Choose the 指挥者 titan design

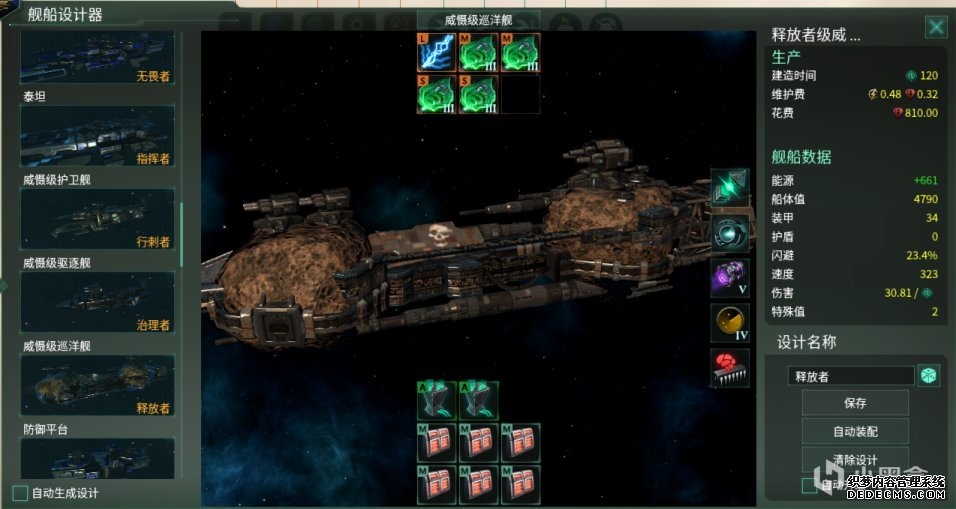pos(97,136)
